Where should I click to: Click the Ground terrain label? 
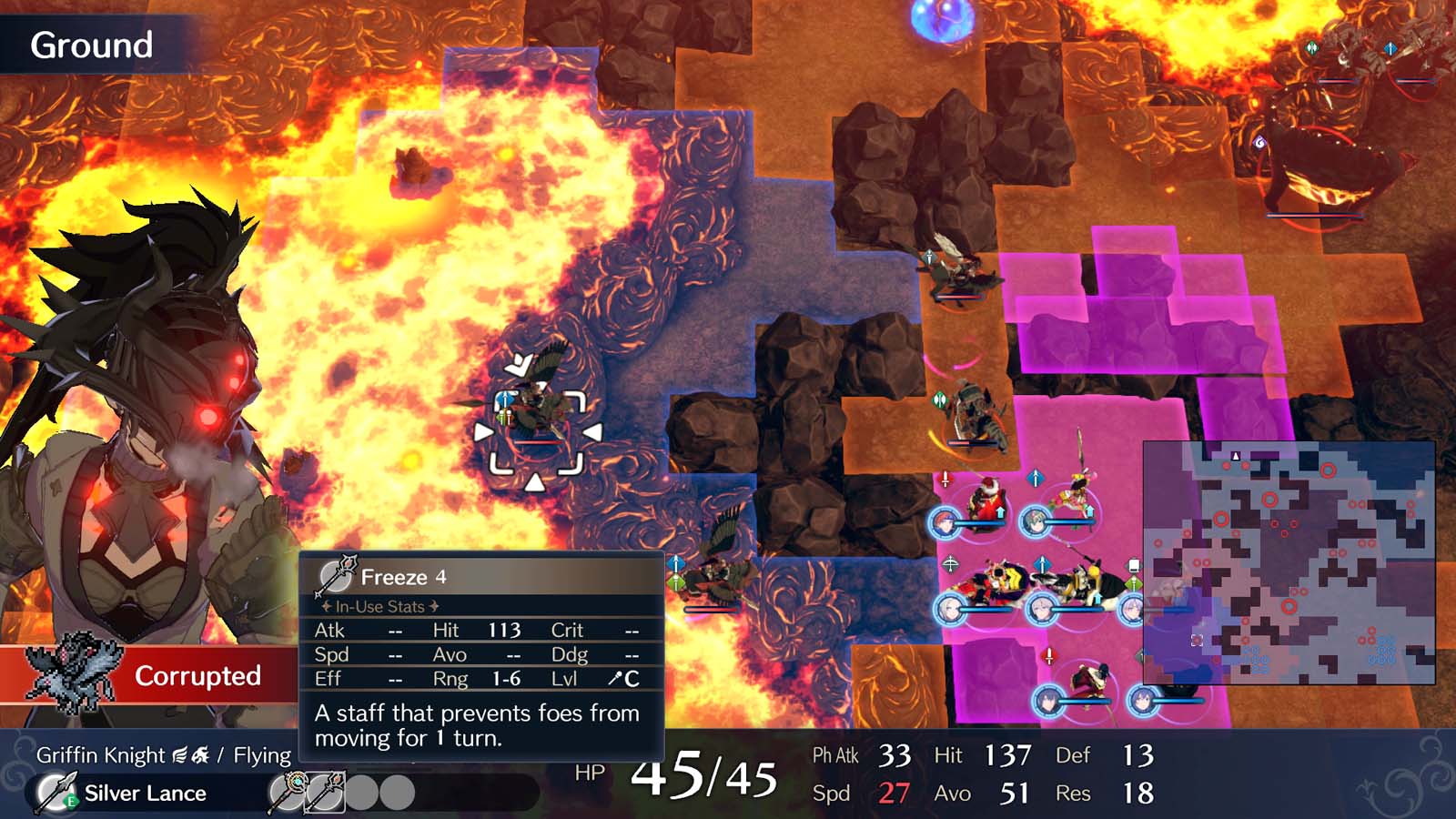(92, 42)
